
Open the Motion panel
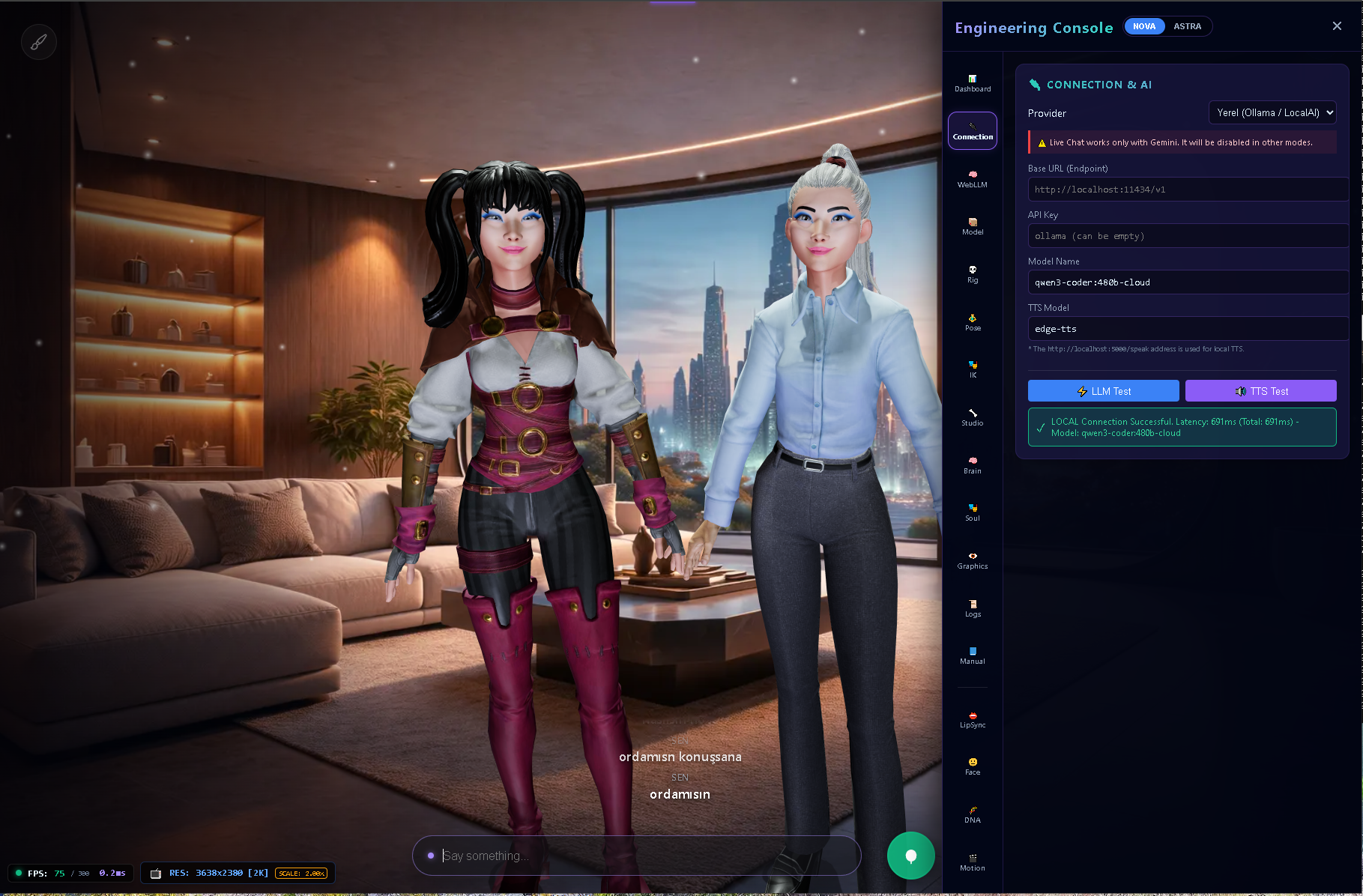click(x=972, y=862)
